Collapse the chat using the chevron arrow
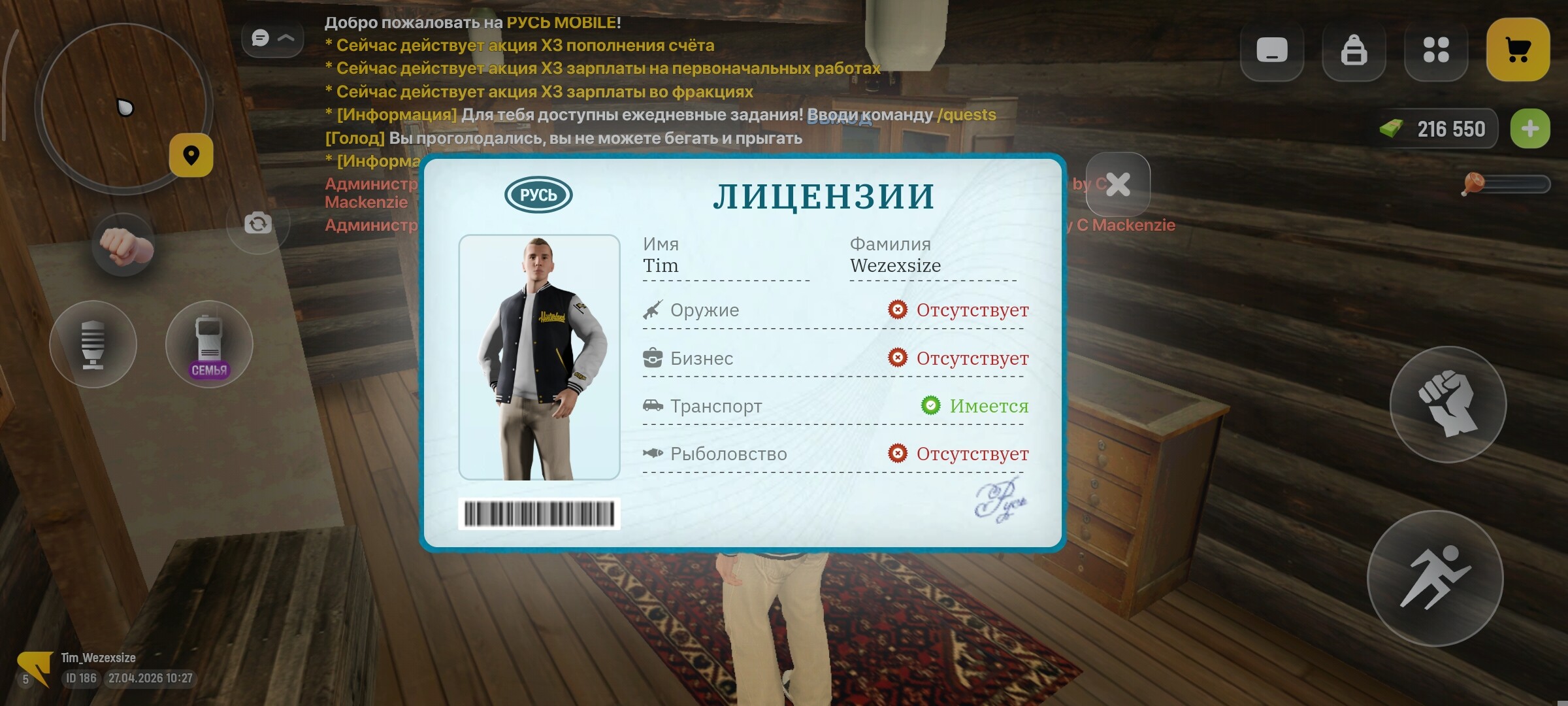The height and width of the screenshot is (706, 1568). pos(286,38)
